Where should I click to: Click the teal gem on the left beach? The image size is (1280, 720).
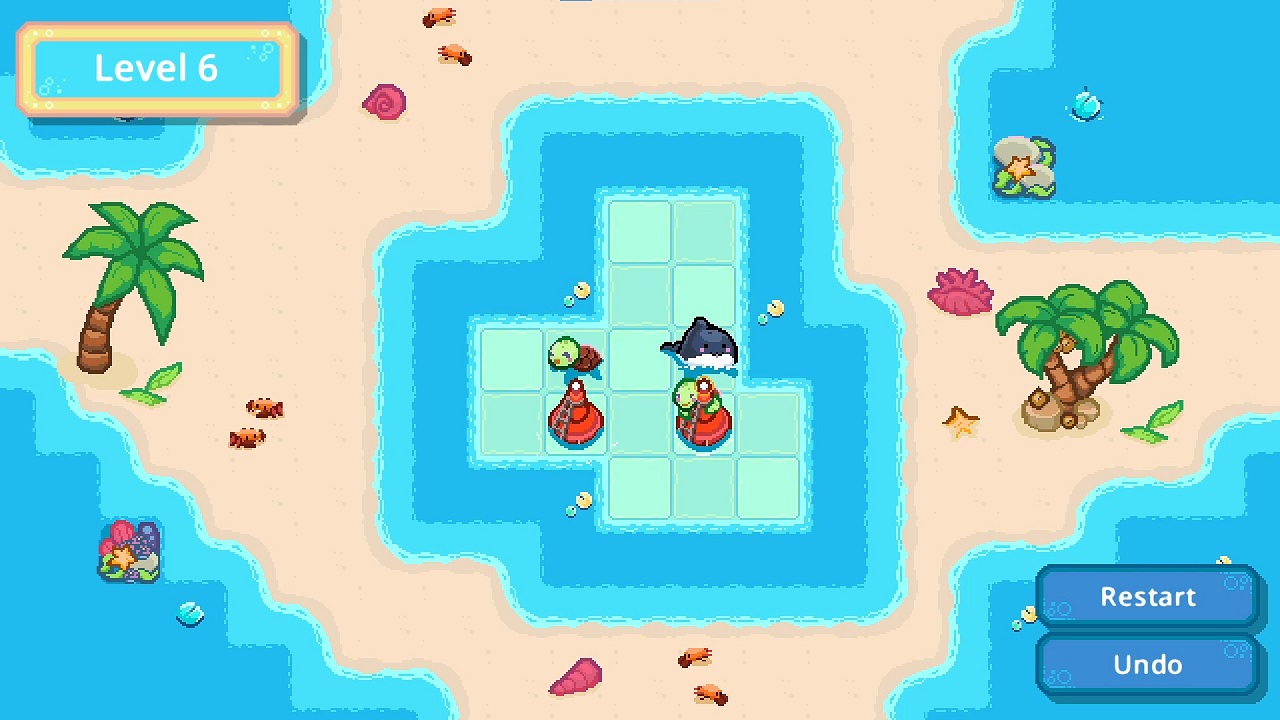[x=189, y=615]
